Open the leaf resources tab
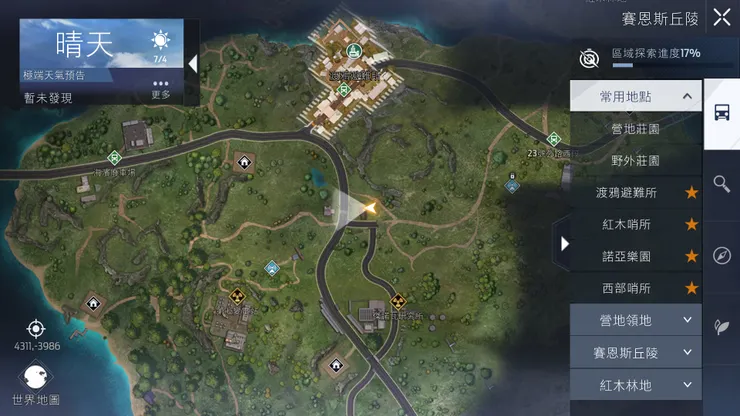The image size is (740, 416). [721, 327]
